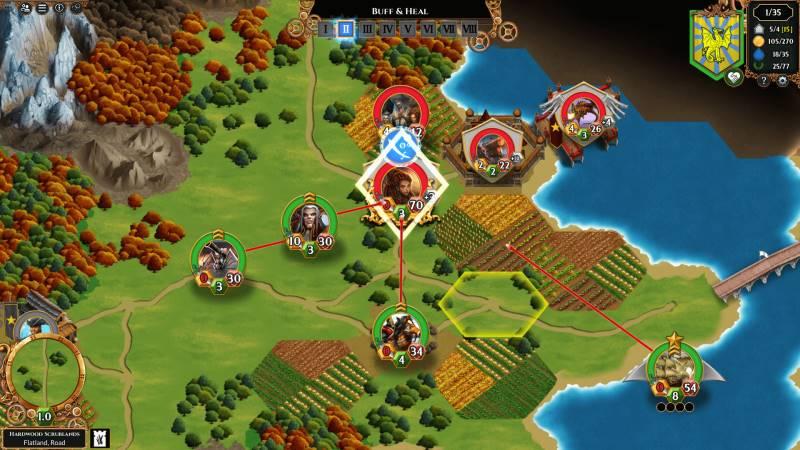
Task: Click the heart icon under the banner
Action: tap(733, 77)
